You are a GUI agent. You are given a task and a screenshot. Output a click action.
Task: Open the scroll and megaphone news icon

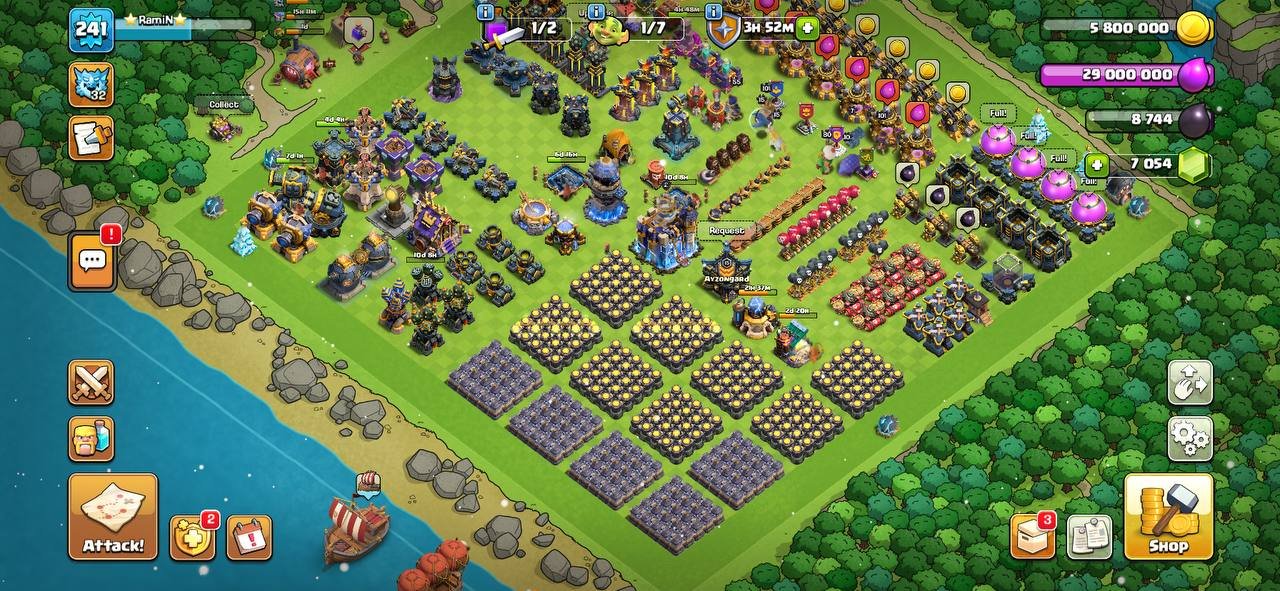[x=91, y=138]
